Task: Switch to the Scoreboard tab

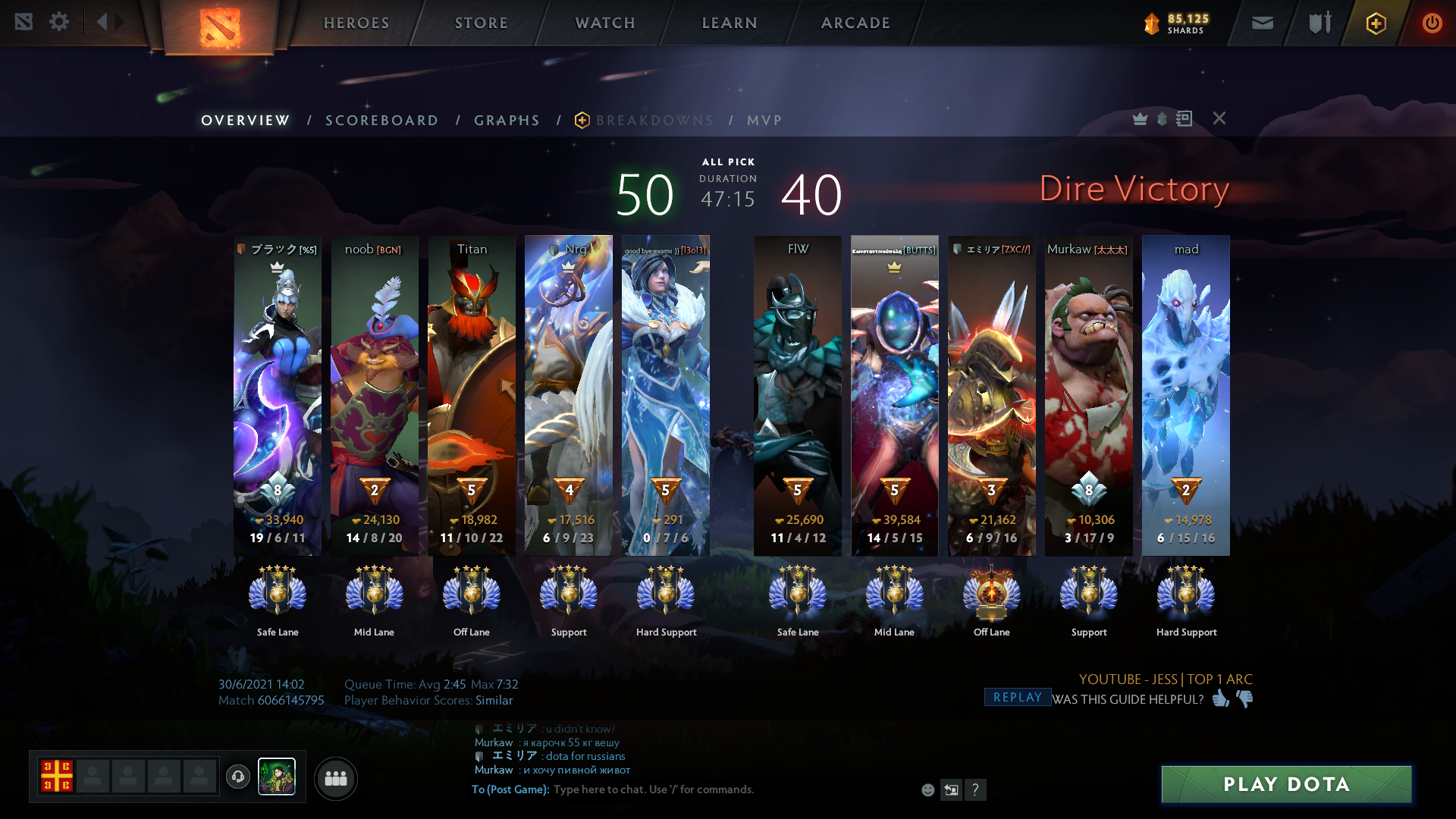Action: pyautogui.click(x=381, y=121)
